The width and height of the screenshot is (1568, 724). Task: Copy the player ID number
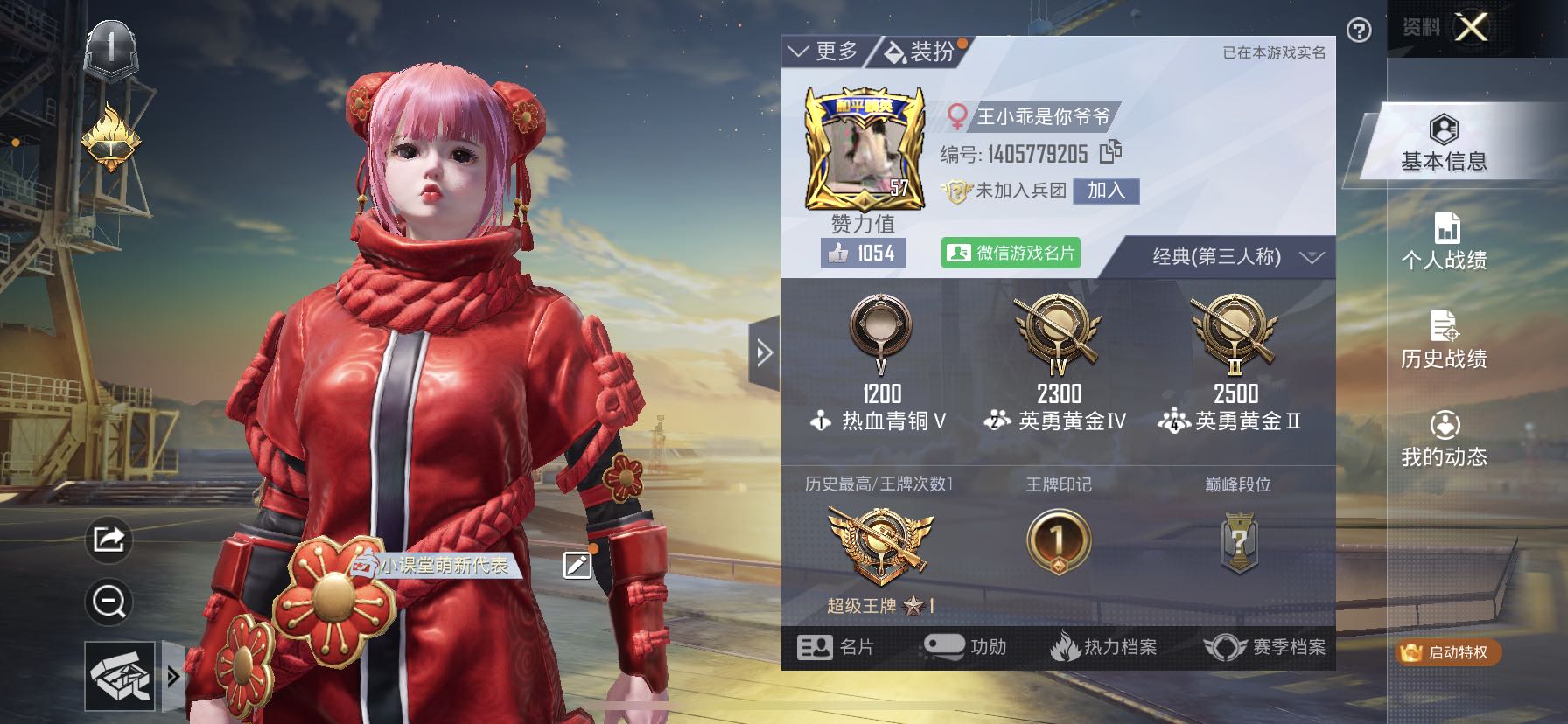1110,152
